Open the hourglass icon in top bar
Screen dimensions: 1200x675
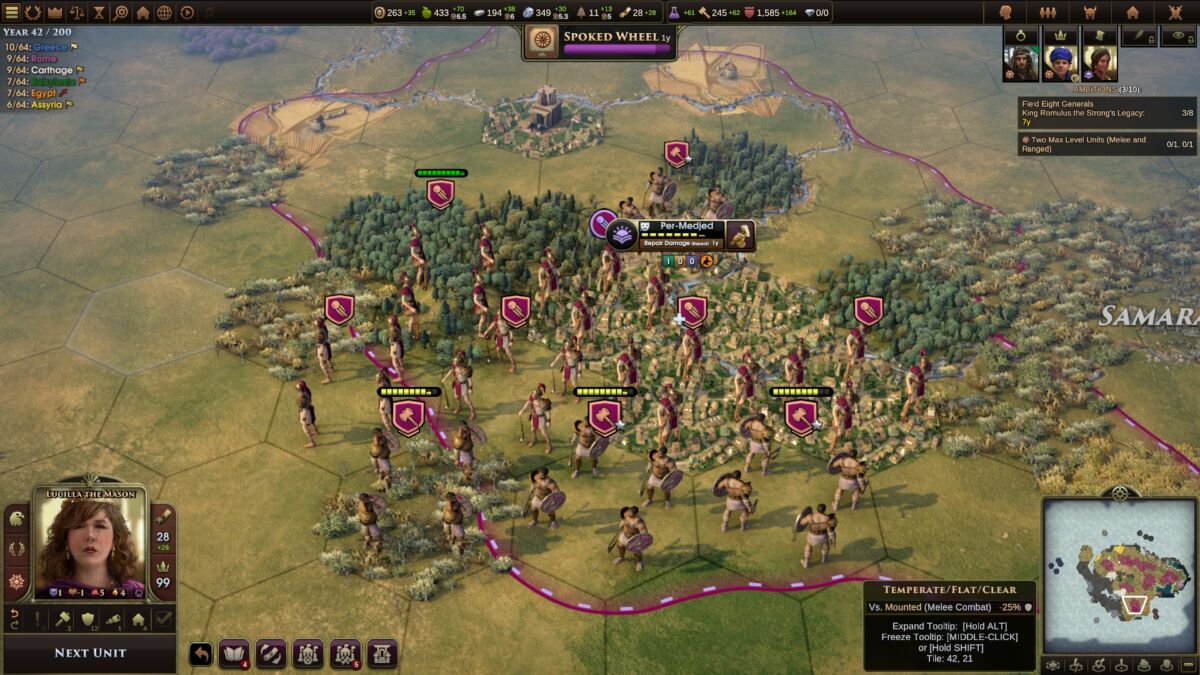click(98, 12)
